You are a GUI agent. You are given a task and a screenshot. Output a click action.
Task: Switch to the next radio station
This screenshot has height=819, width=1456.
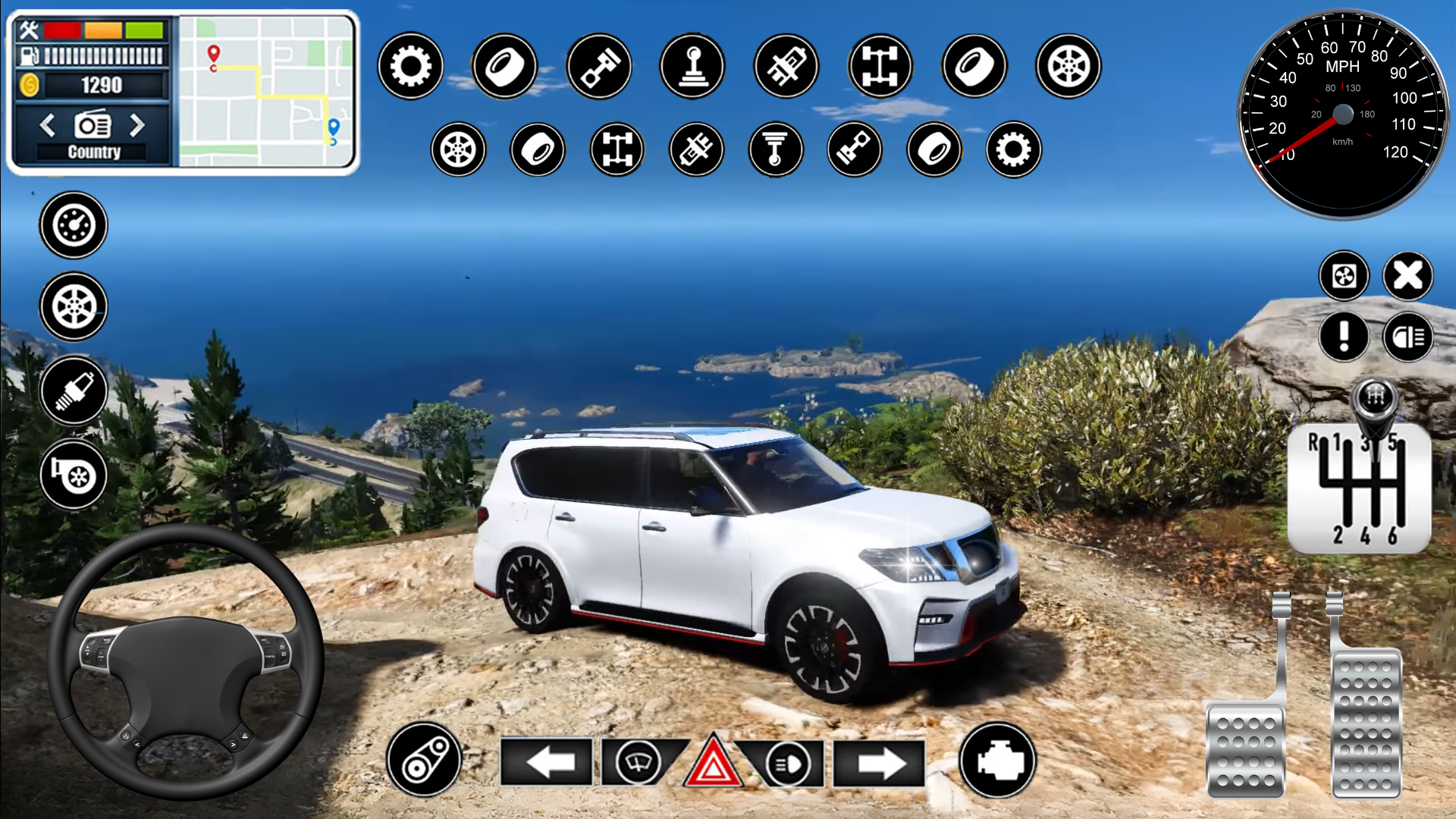click(x=137, y=125)
